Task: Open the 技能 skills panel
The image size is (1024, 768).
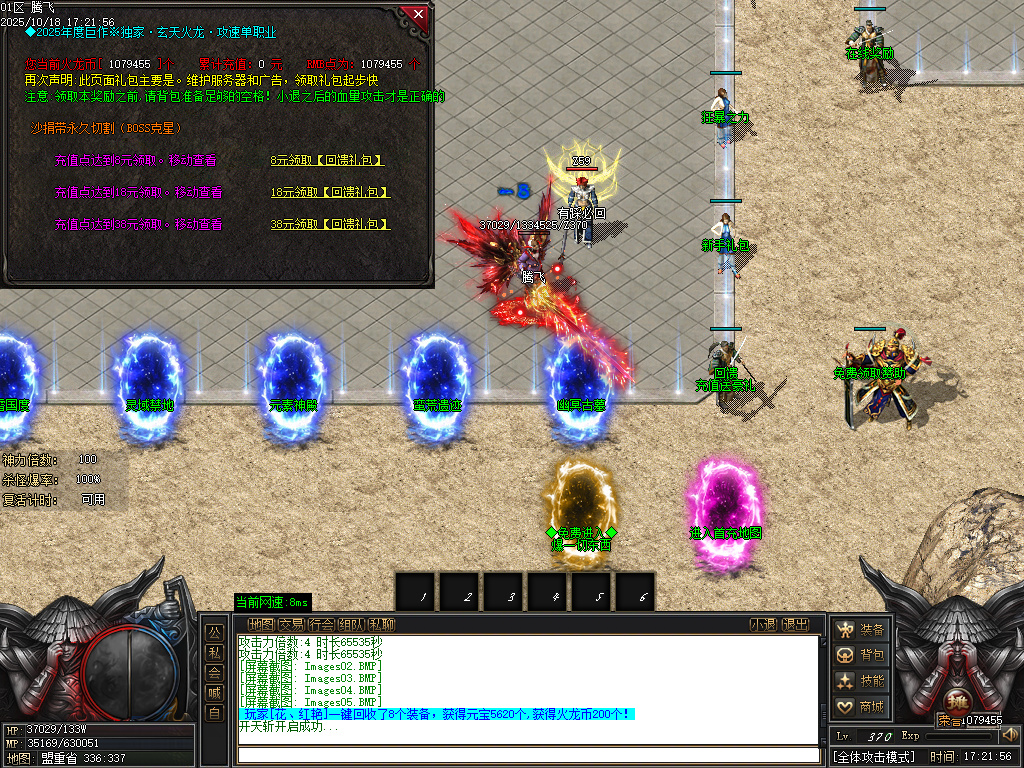Action: (861, 681)
